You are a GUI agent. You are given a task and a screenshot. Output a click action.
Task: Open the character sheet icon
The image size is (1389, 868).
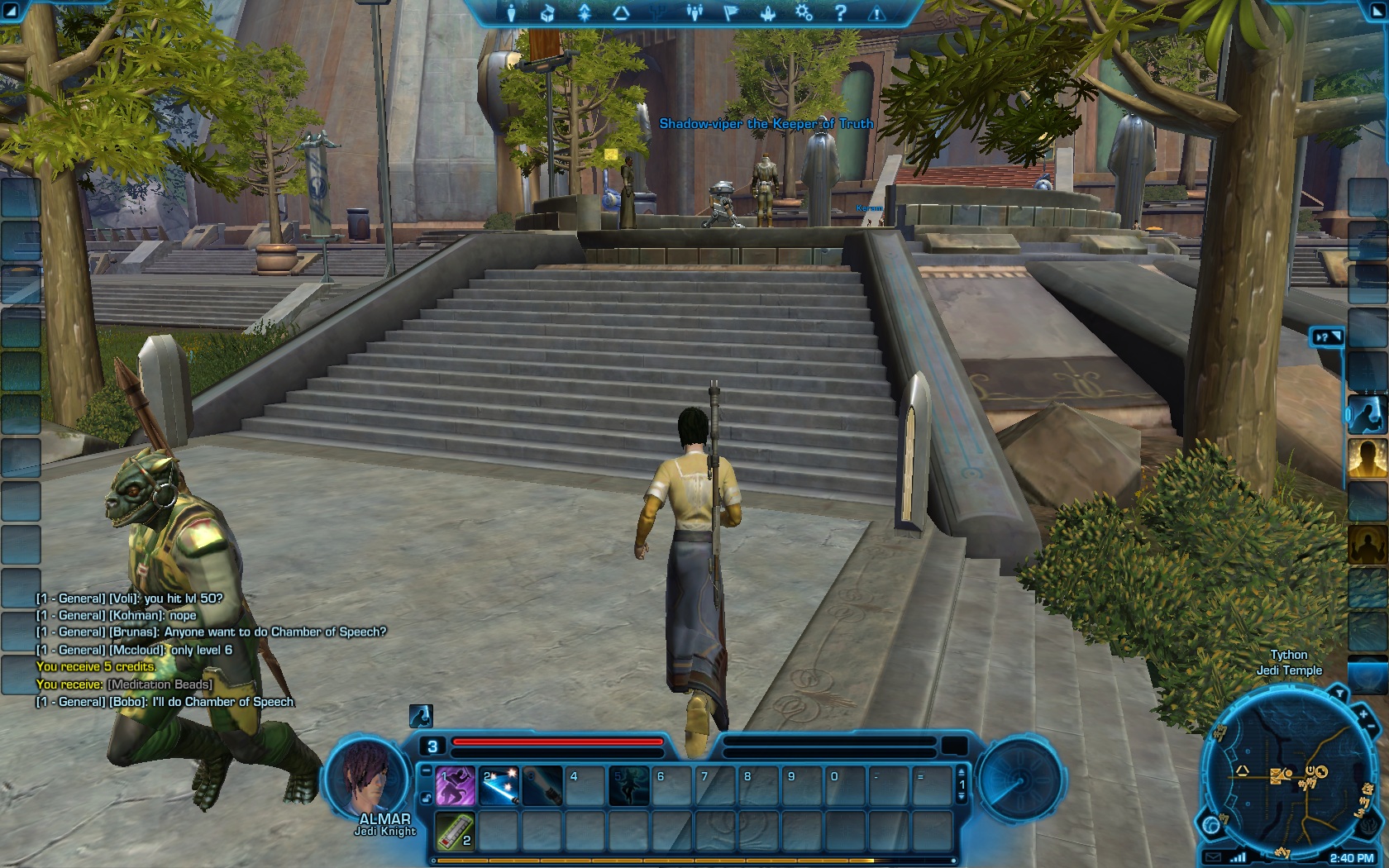[x=511, y=12]
